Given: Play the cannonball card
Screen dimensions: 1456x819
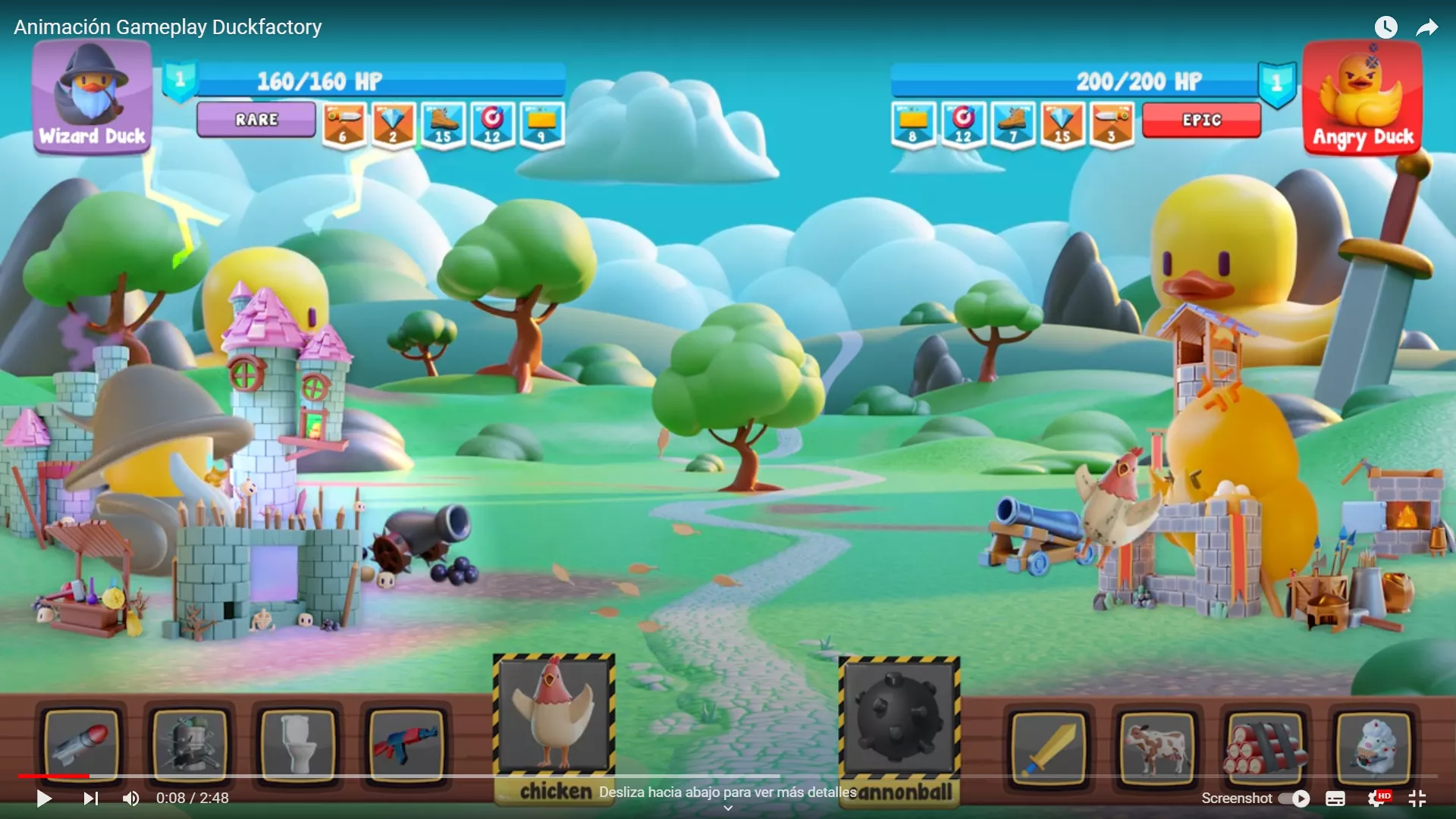Looking at the screenshot, I should tap(899, 717).
